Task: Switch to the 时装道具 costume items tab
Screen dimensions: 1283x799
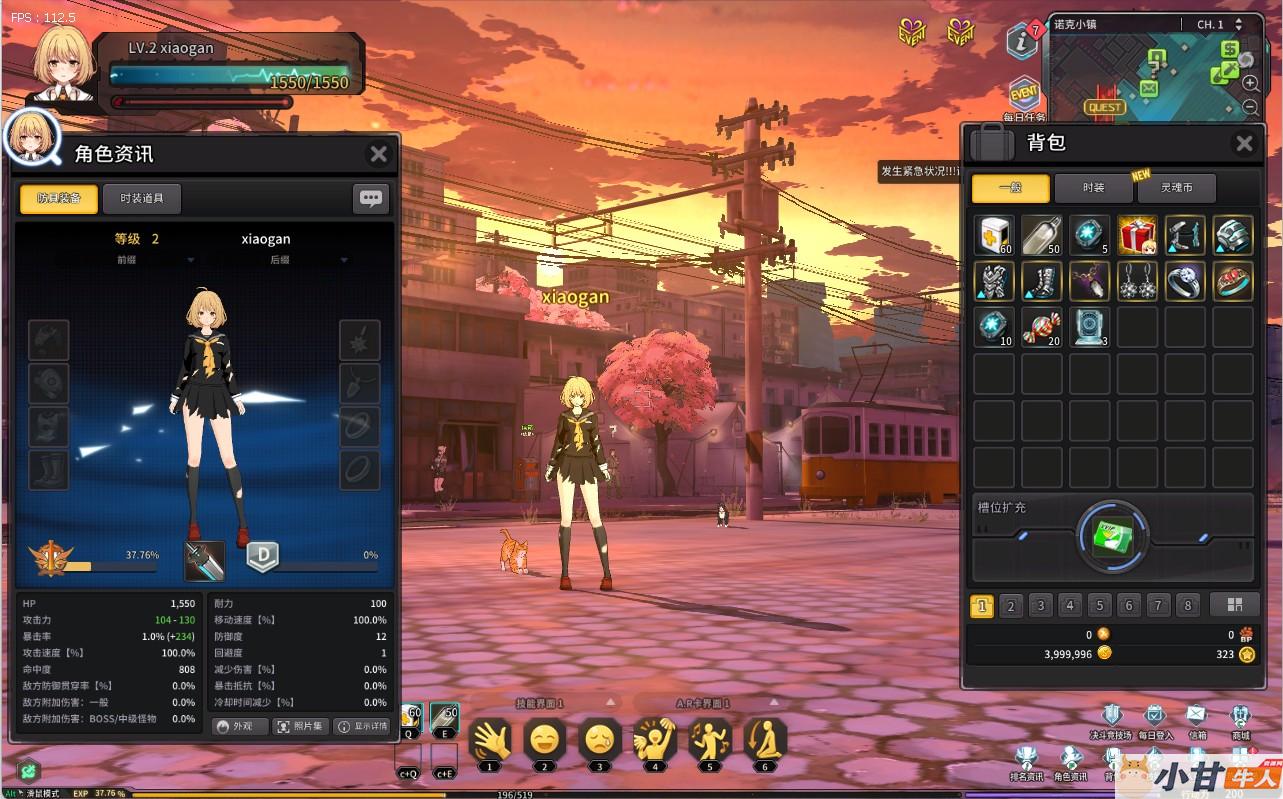Action: click(142, 198)
